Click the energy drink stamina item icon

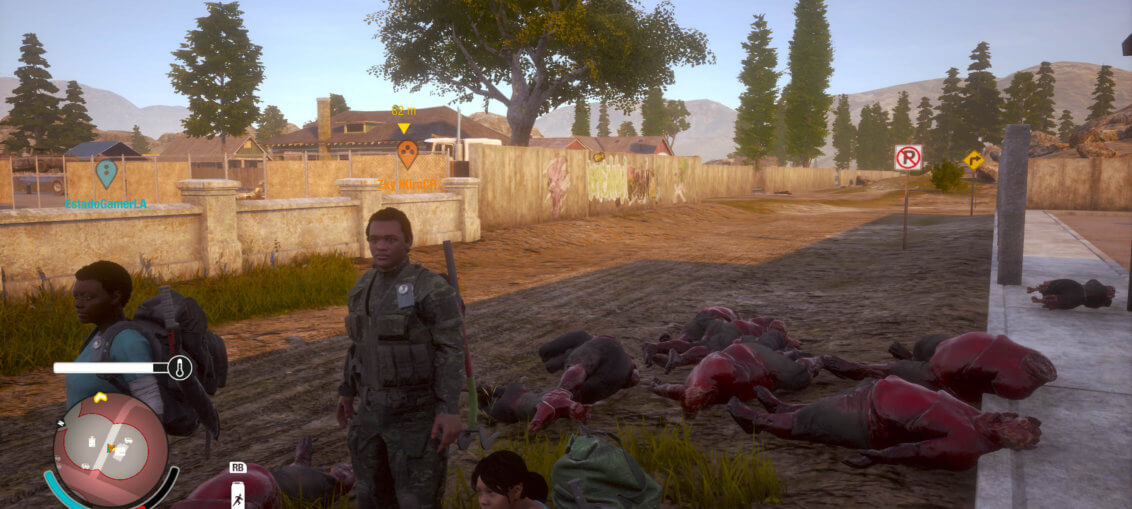pos(238,493)
